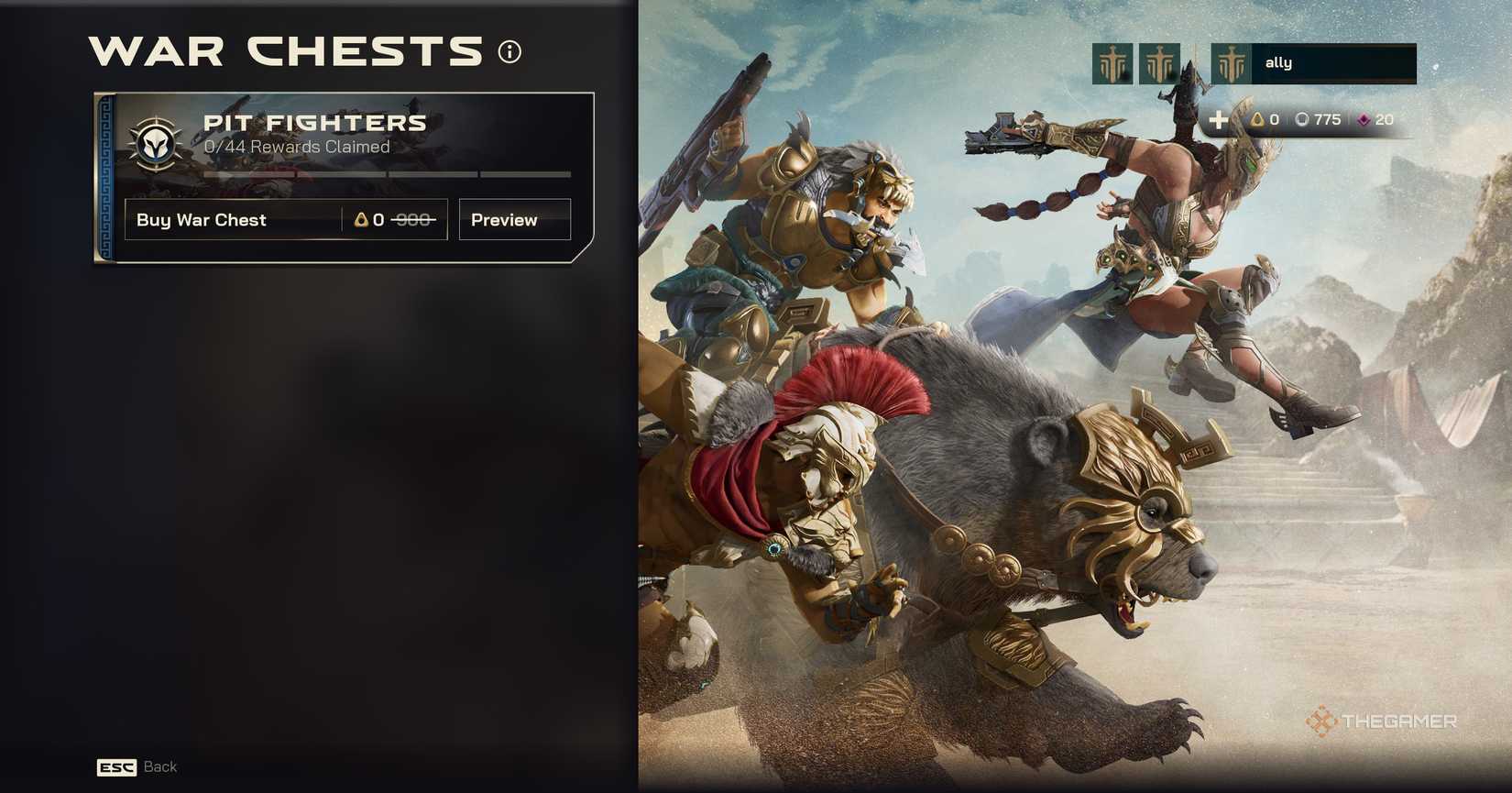Select the middle sword banner icon
Viewport: 1512px width, 793px height.
1160,62
